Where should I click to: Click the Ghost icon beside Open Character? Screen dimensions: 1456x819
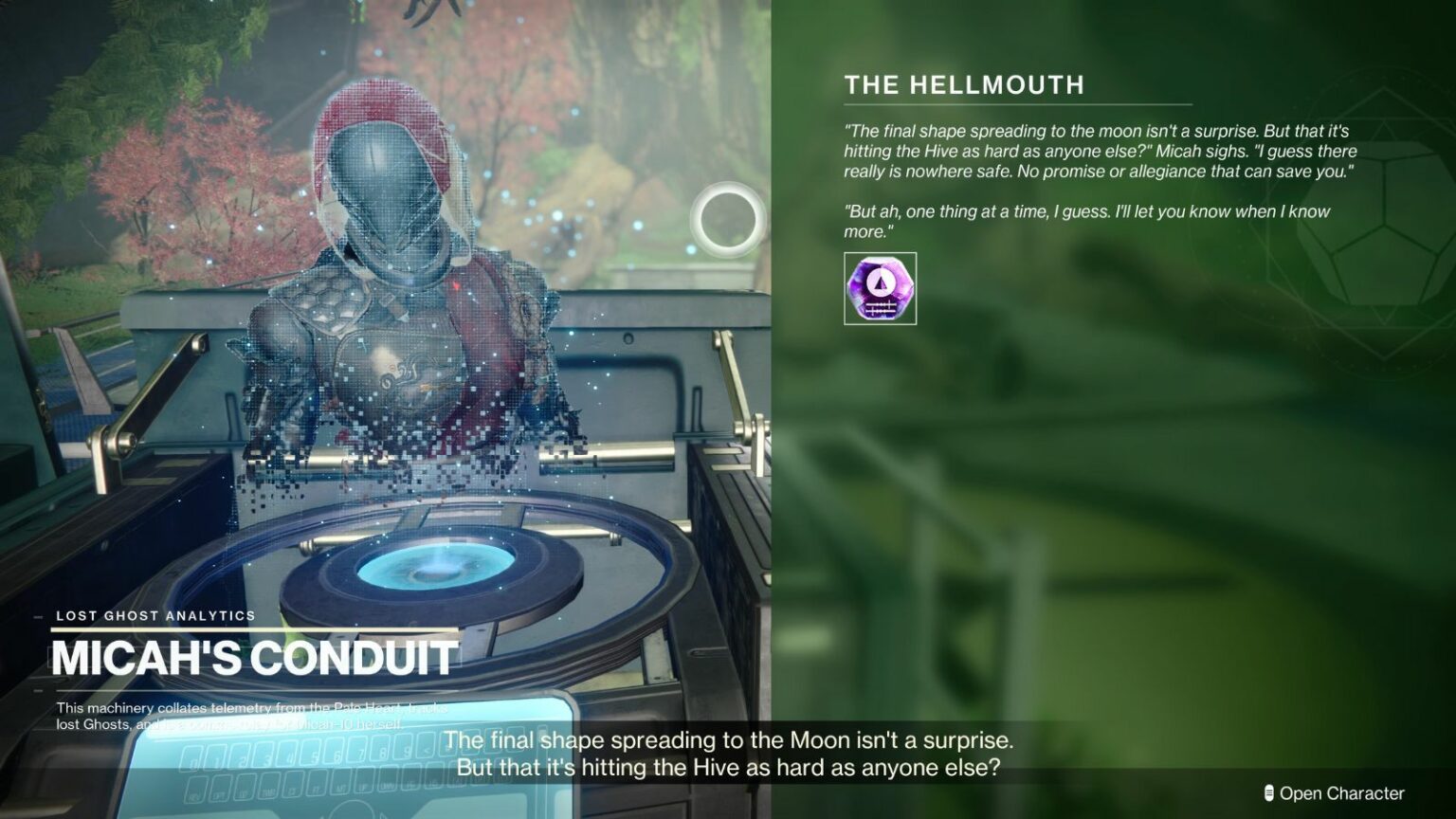click(1268, 792)
